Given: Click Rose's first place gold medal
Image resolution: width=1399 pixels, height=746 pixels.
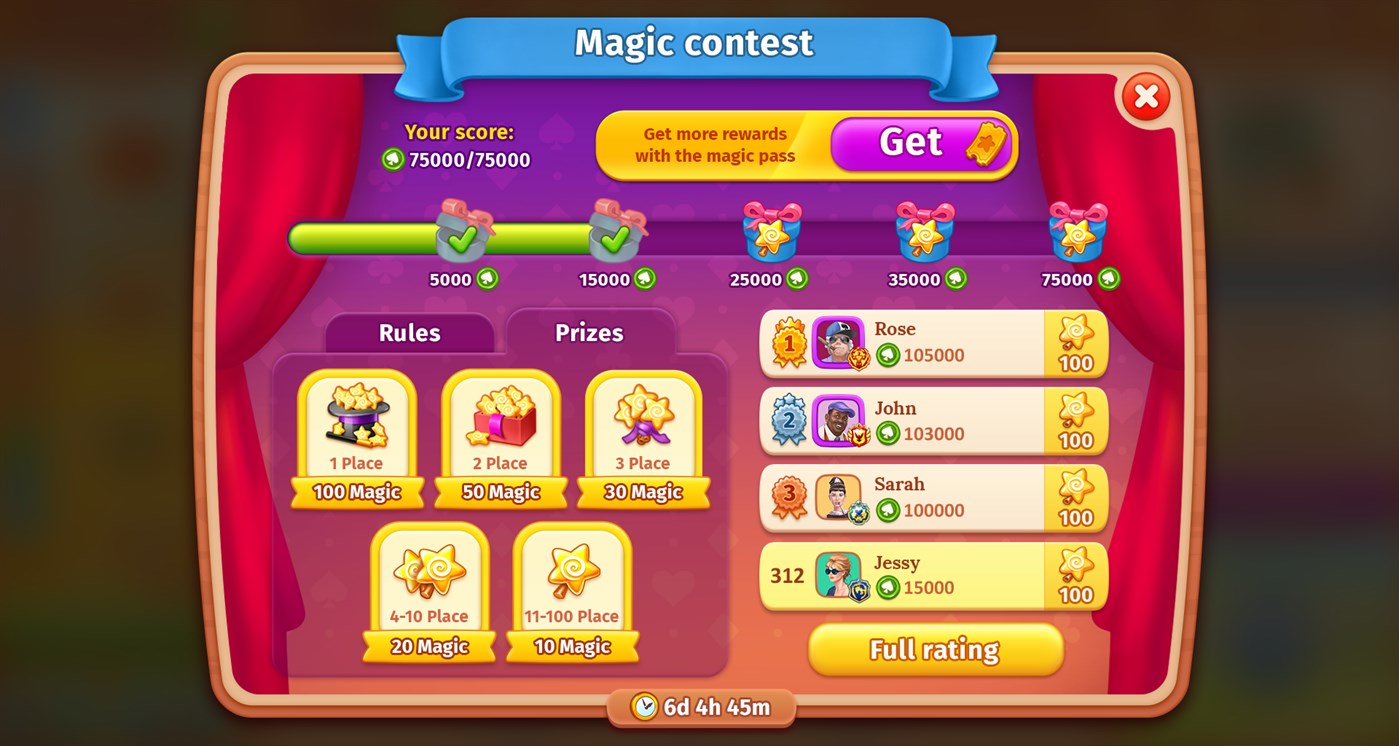Looking at the screenshot, I should [792, 342].
